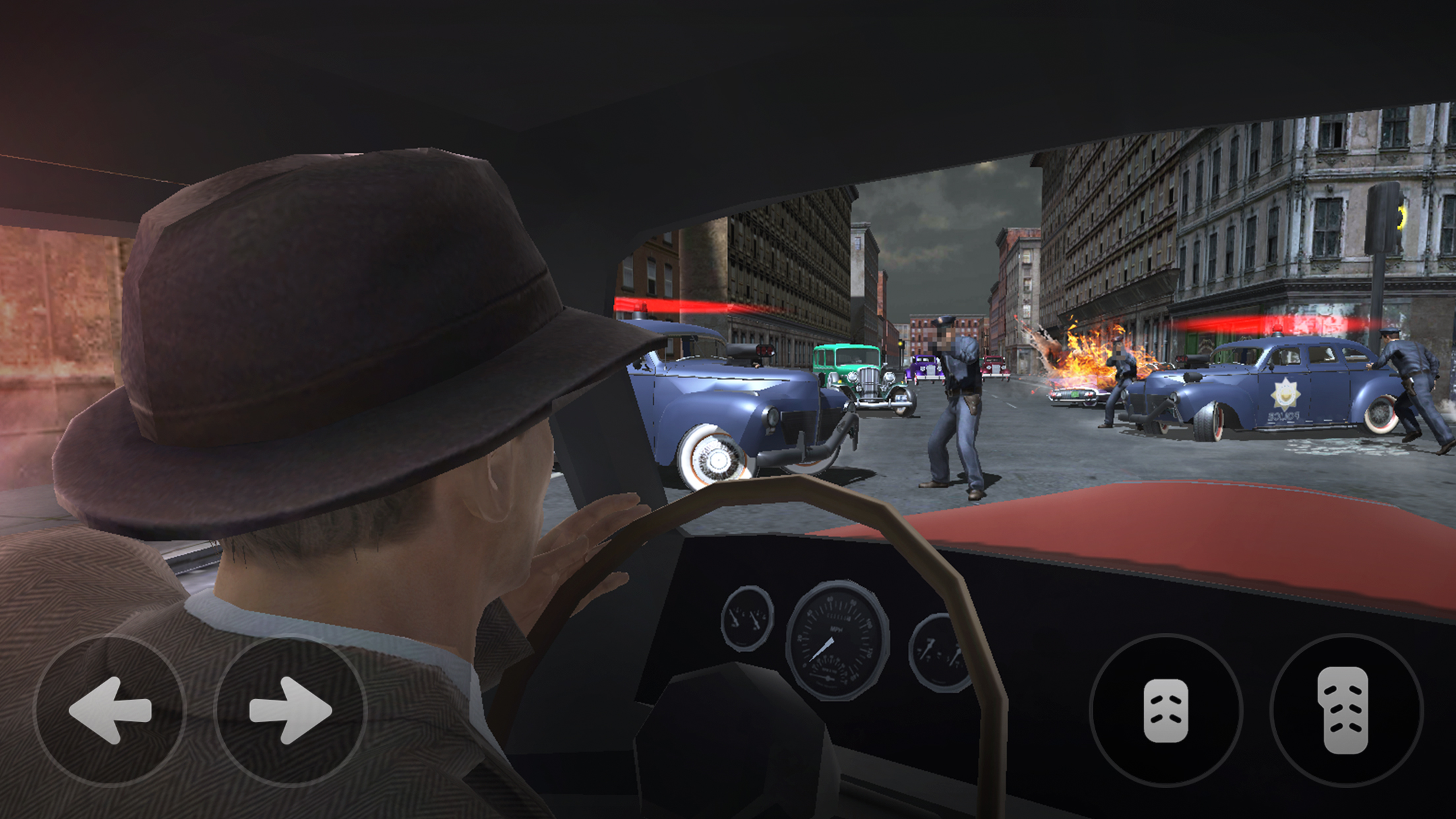The image size is (1456, 819).
Task: Tap the steer right arrow button
Action: click(290, 710)
